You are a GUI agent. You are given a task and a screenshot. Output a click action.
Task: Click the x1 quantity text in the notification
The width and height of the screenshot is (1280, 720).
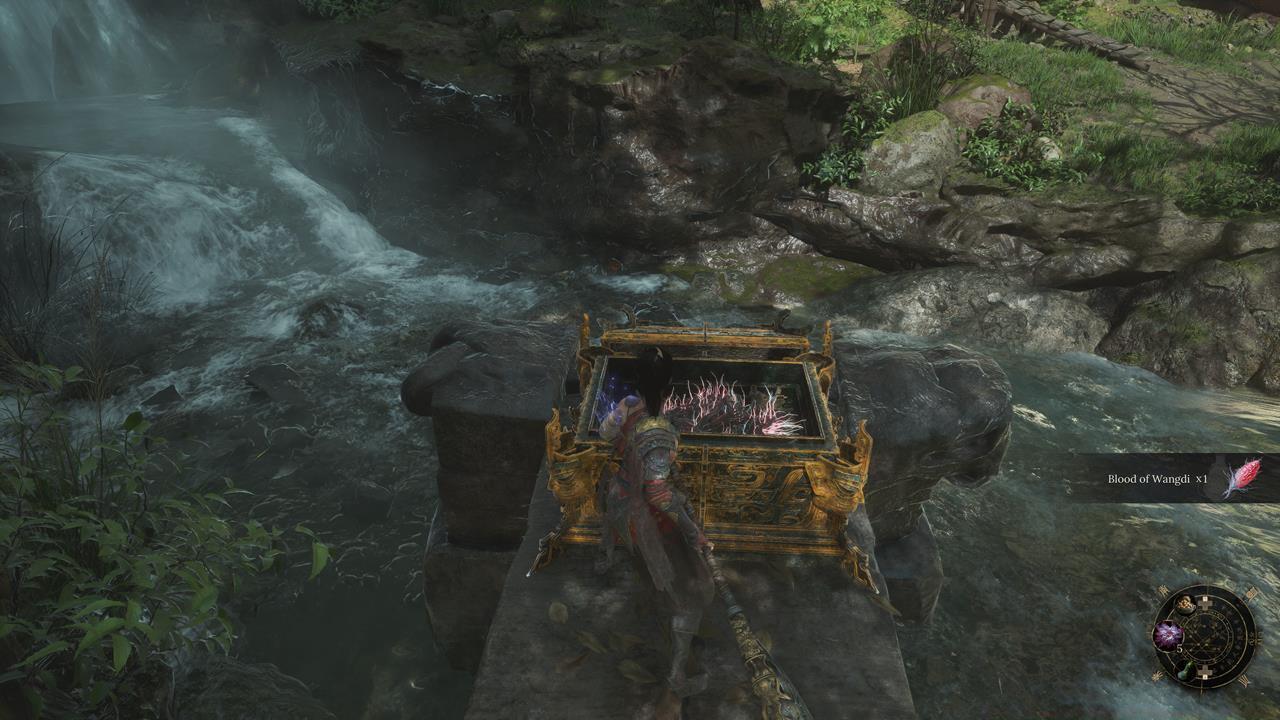[1202, 479]
